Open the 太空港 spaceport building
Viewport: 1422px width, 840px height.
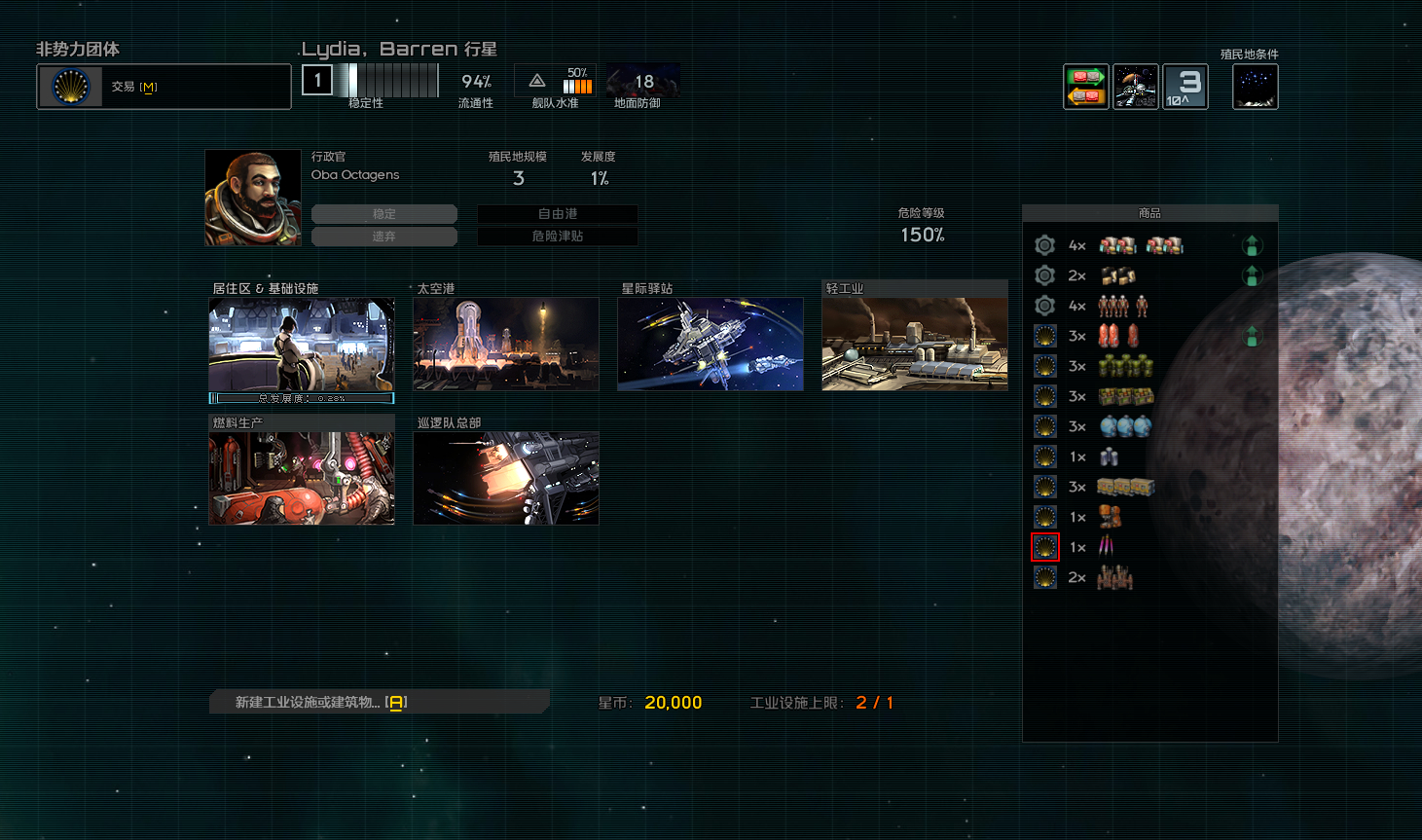click(506, 345)
